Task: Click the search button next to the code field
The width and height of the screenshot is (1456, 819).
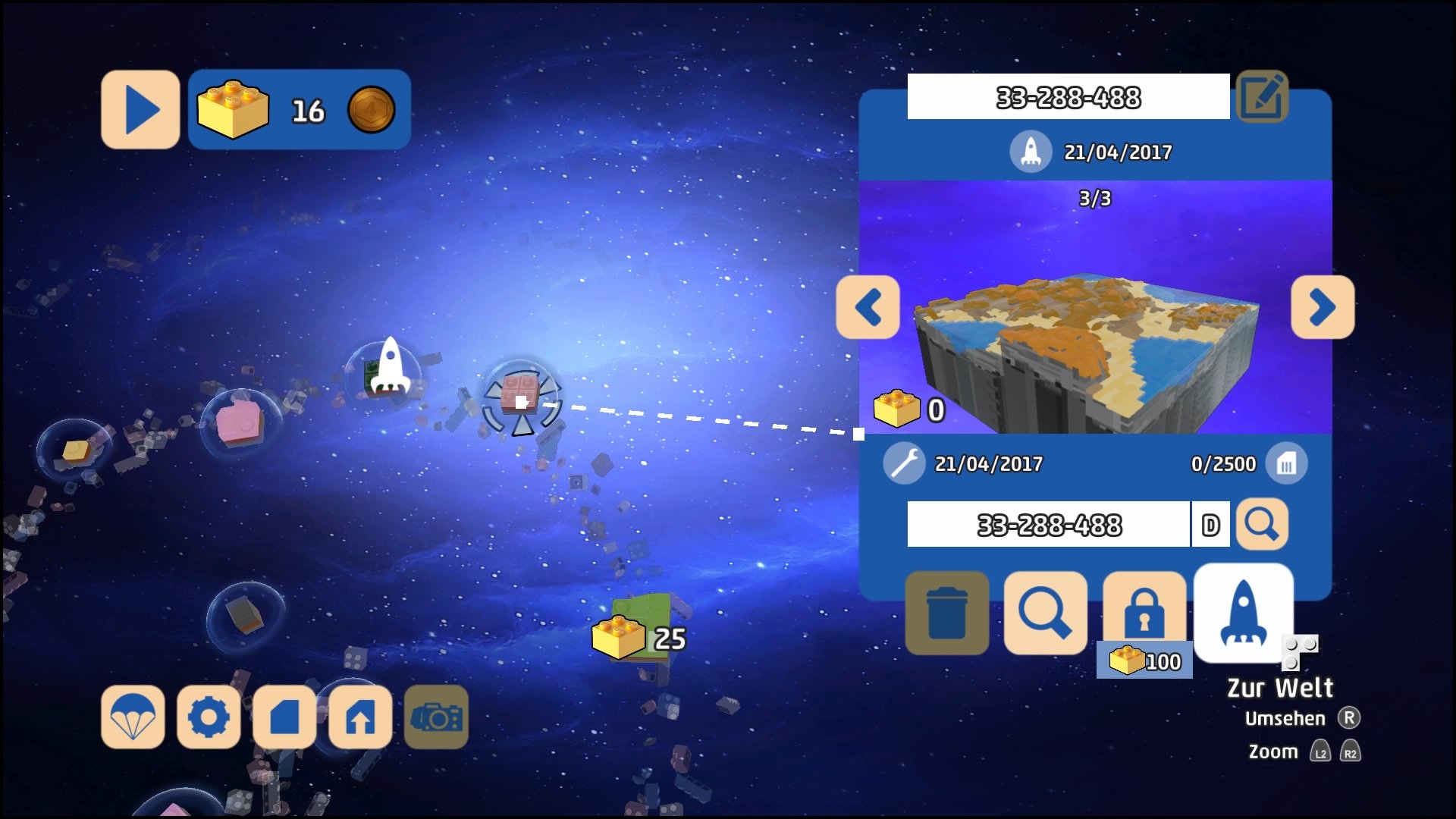Action: (1261, 524)
